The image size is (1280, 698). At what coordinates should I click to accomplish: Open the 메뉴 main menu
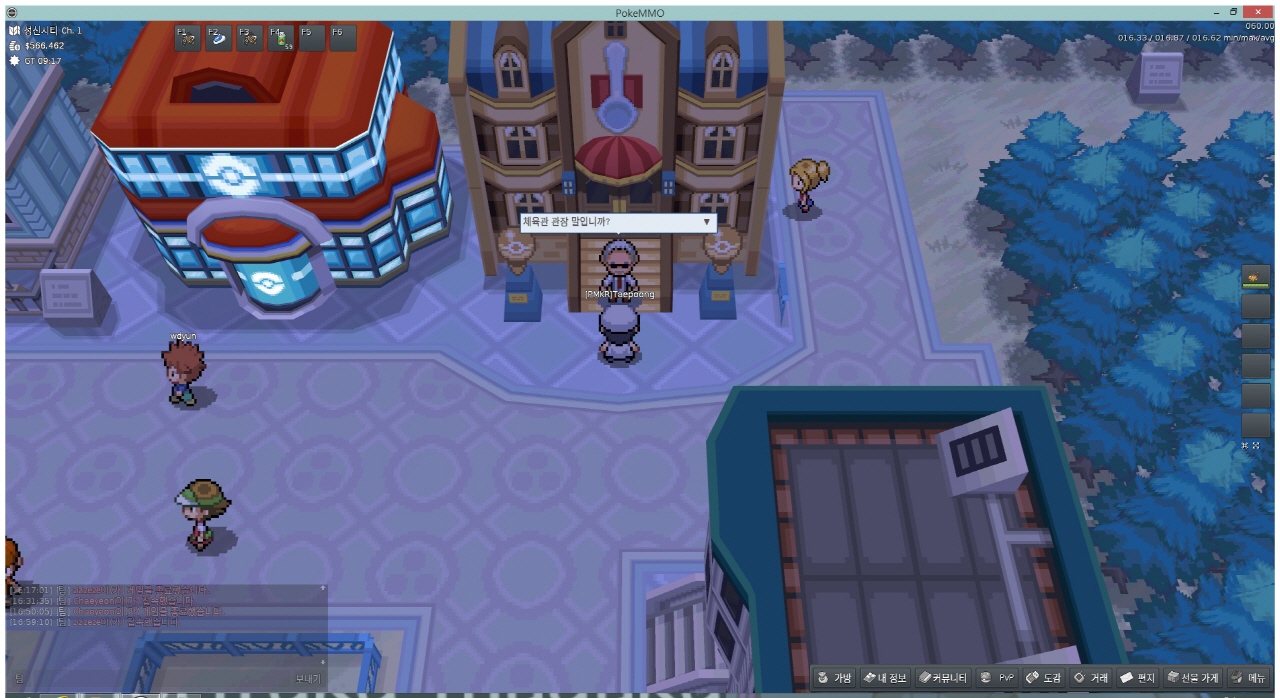pos(1248,678)
